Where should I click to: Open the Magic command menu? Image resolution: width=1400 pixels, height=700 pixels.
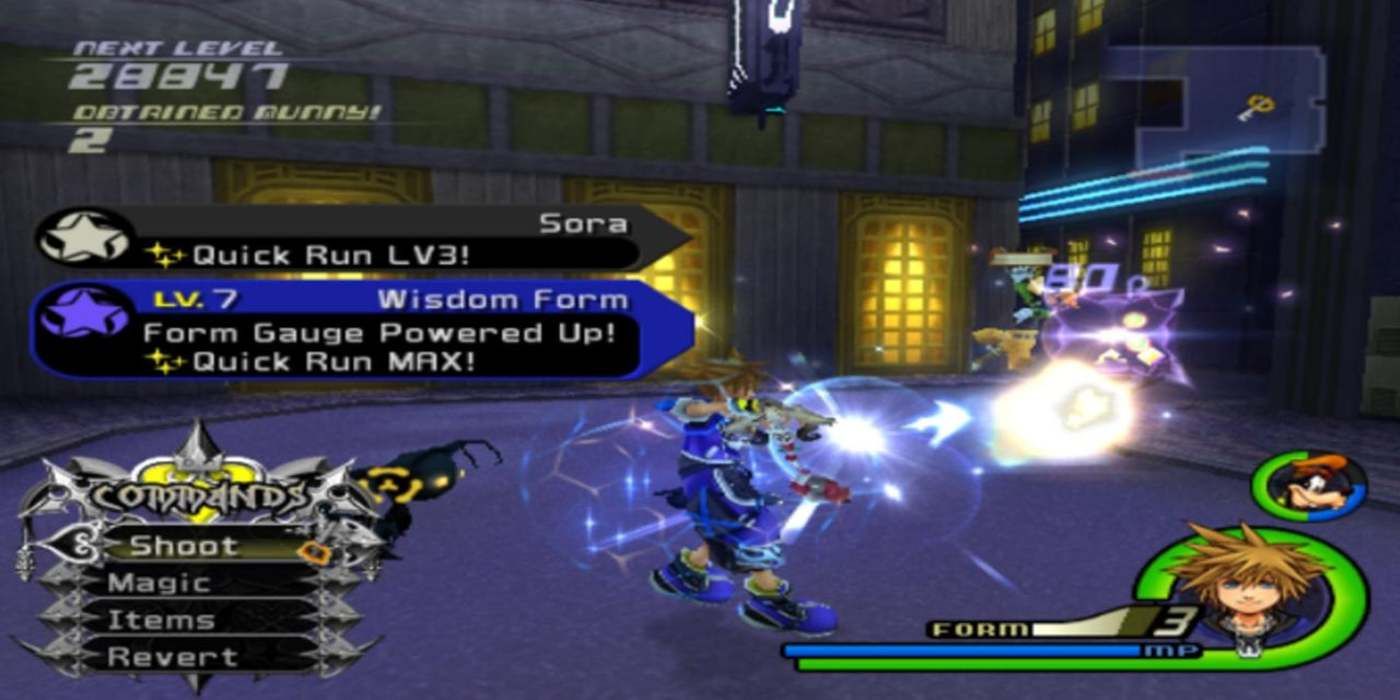[160, 583]
